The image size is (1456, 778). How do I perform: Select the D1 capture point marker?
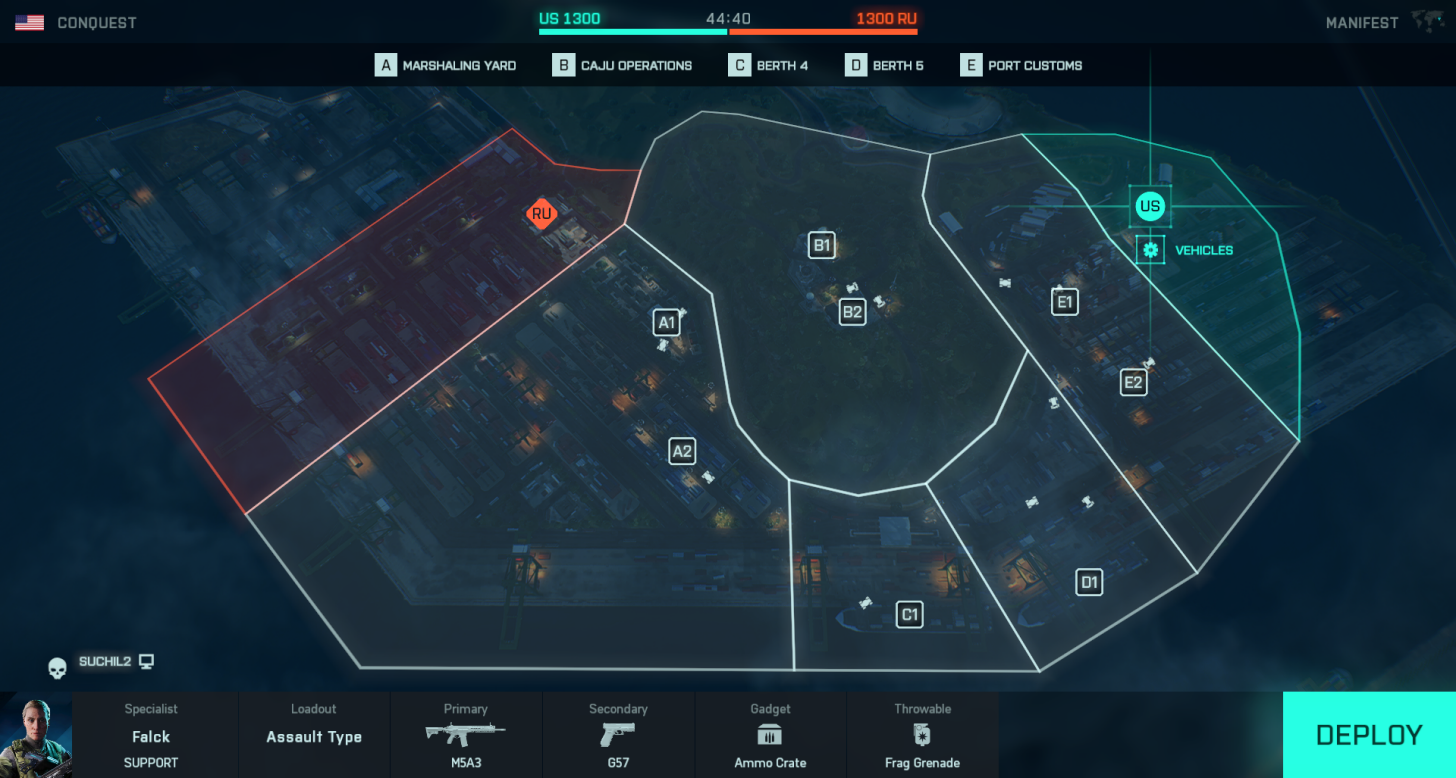(1089, 580)
